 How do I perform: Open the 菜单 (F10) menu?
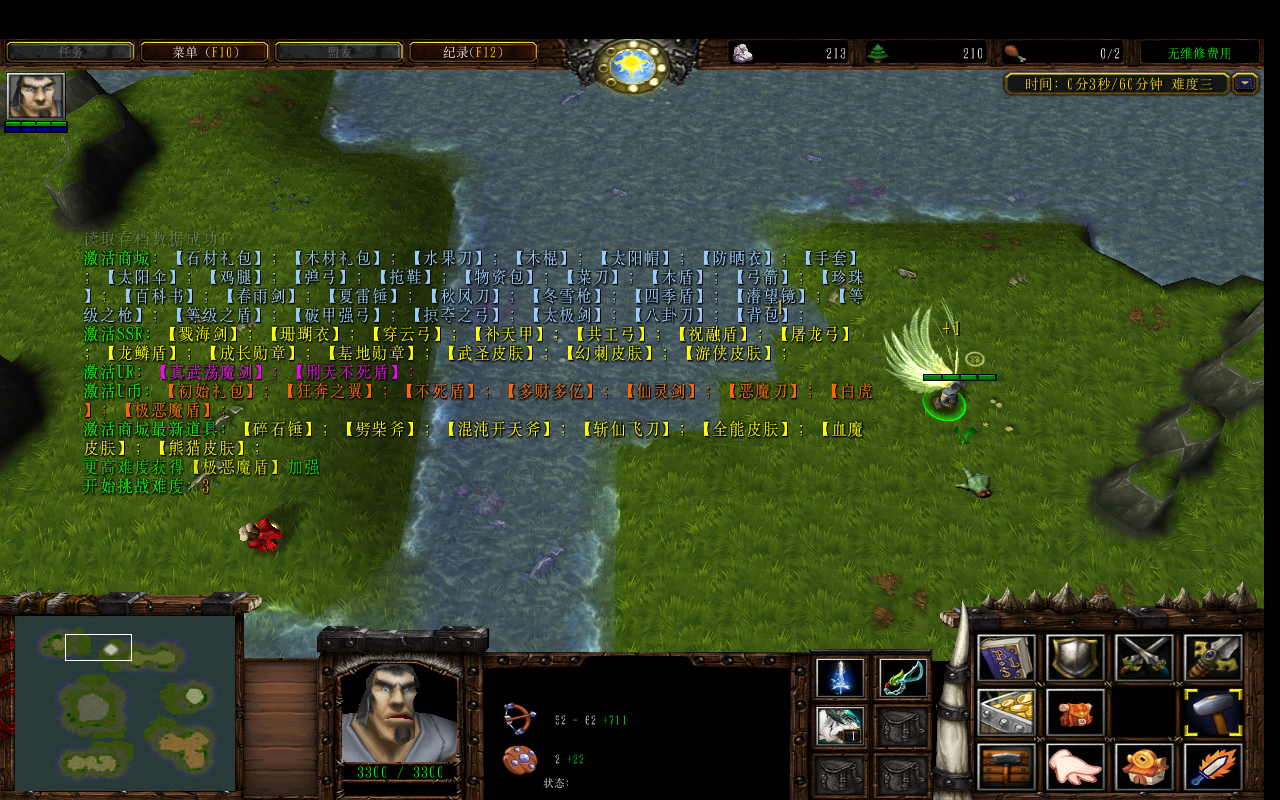(x=204, y=52)
